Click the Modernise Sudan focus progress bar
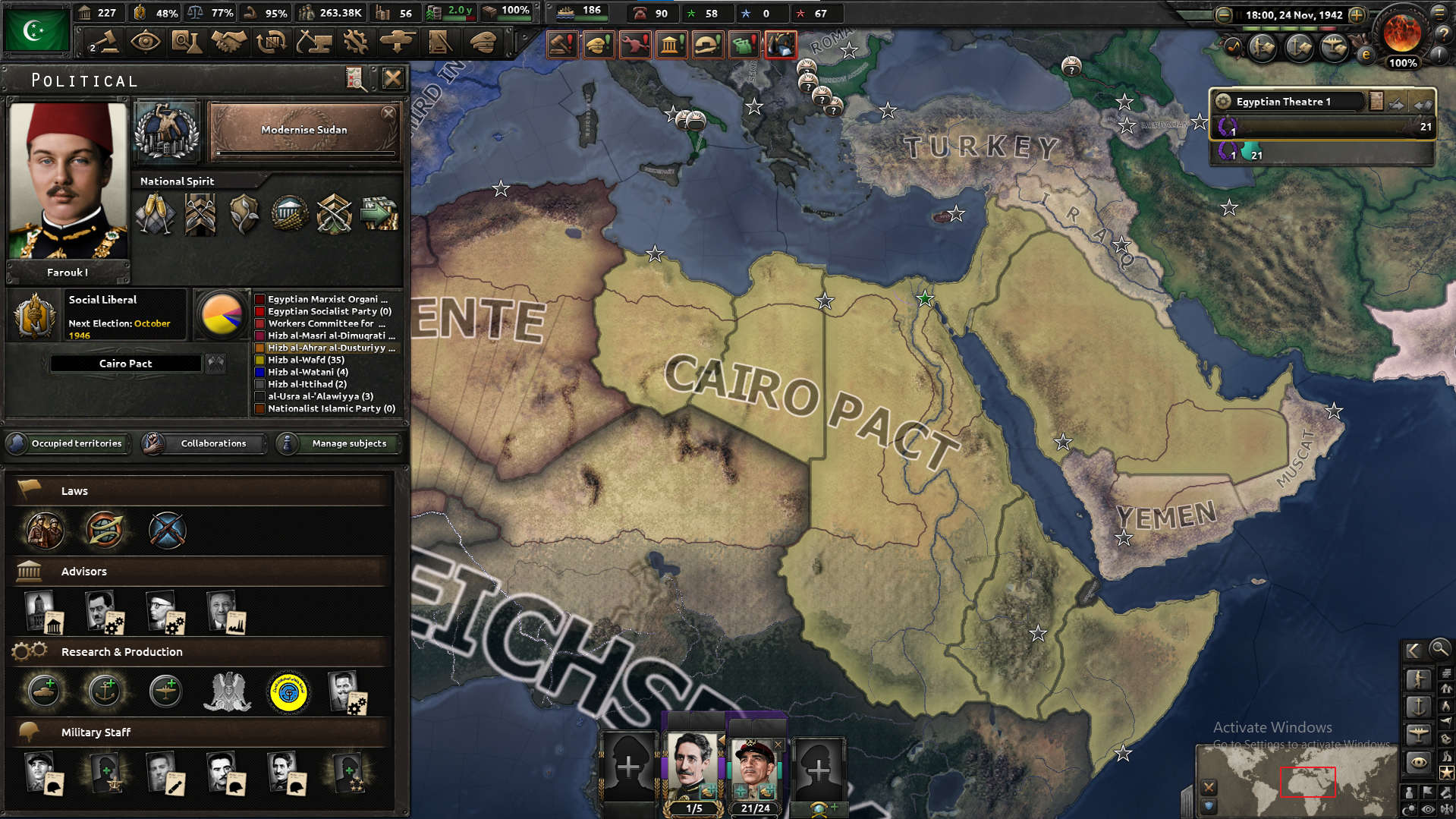This screenshot has height=819, width=1456. (303, 152)
